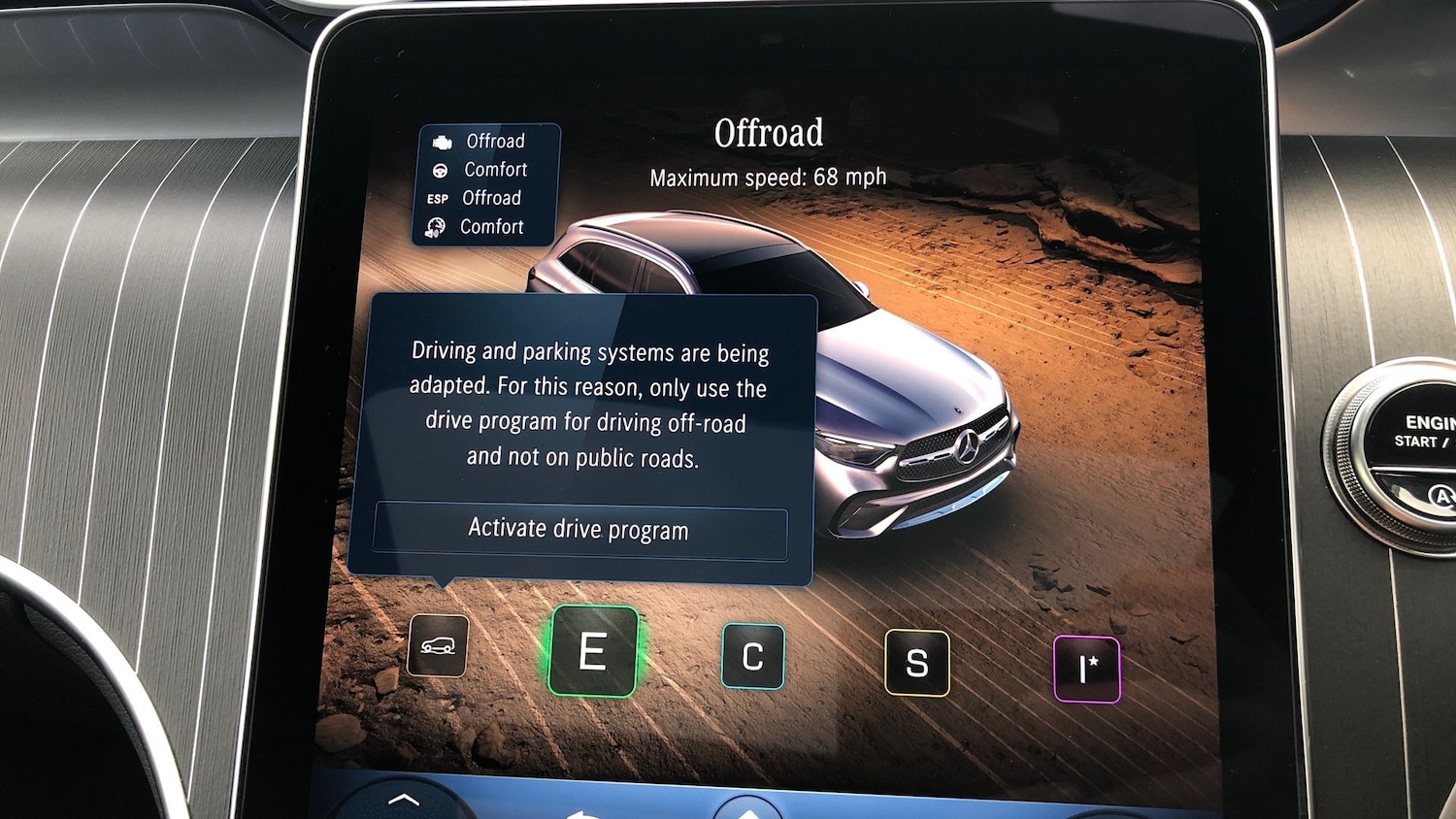Click the steering wheel Comfort icon
This screenshot has width=1456, height=819.
439,169
